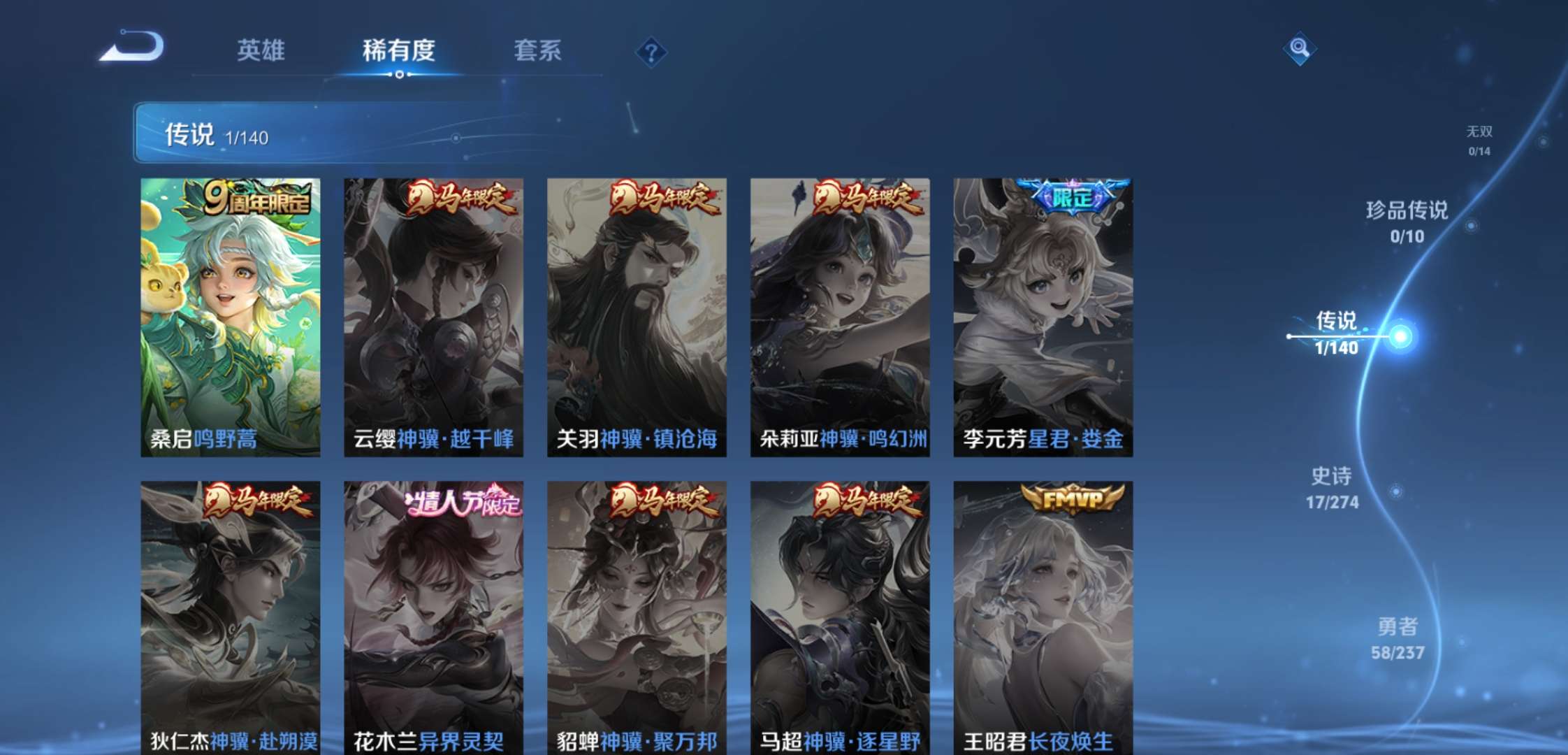The height and width of the screenshot is (755, 1568).
Task: Open the 关羽 神骥·镇沧海 skin thumbnail
Action: click(x=636, y=315)
